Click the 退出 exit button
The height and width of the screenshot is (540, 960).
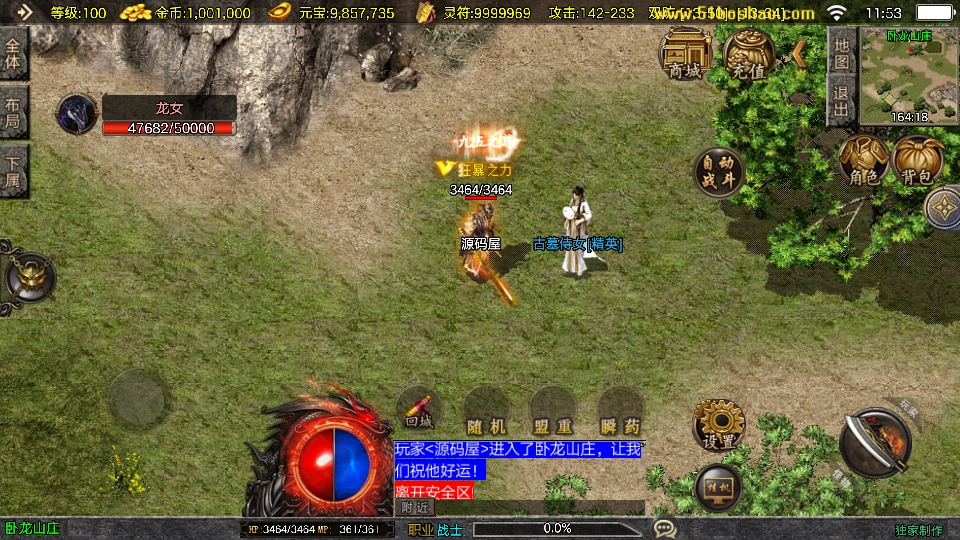[x=842, y=101]
